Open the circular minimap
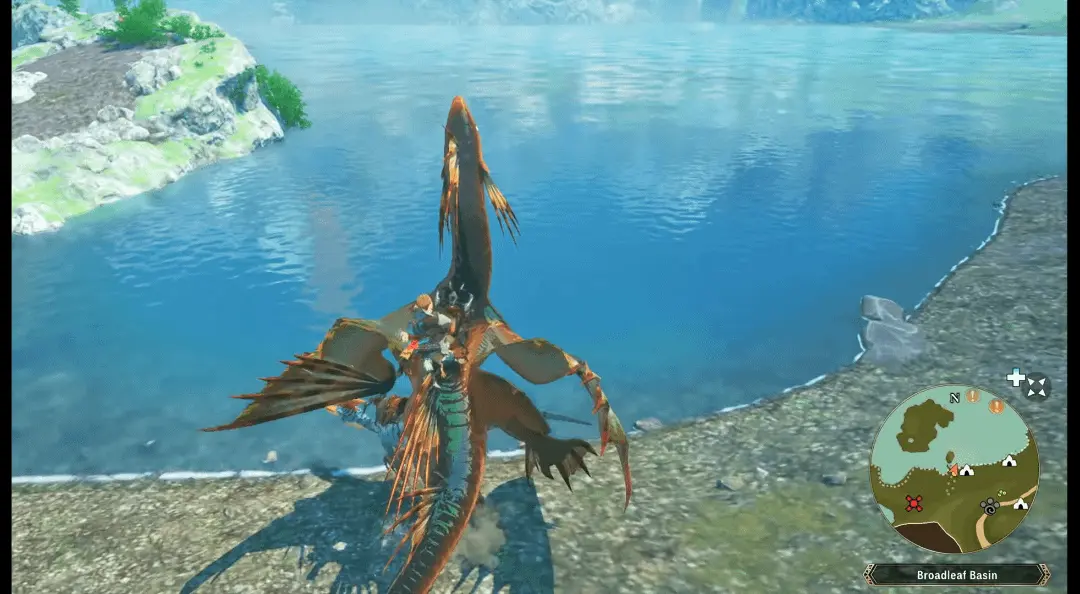Viewport: 1080px width, 594px height. [x=953, y=469]
